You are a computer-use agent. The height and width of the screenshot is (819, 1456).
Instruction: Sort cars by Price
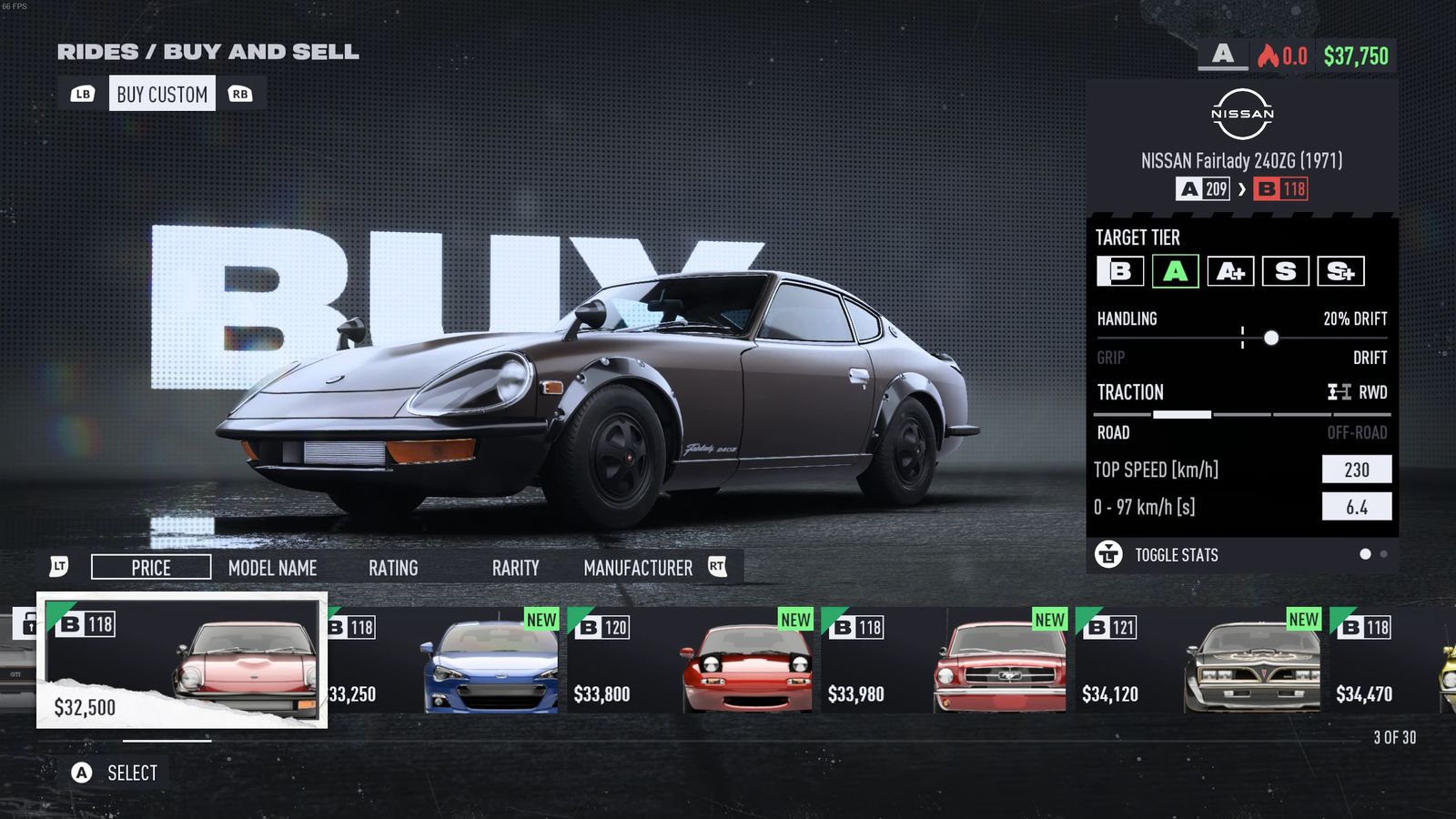[151, 568]
